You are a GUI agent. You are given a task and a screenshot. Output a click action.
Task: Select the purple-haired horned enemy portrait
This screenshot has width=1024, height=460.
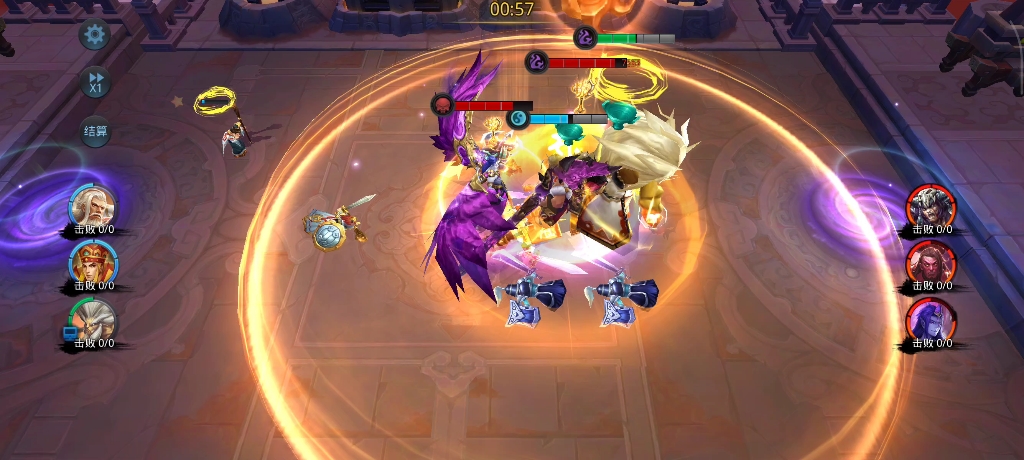tap(930, 321)
